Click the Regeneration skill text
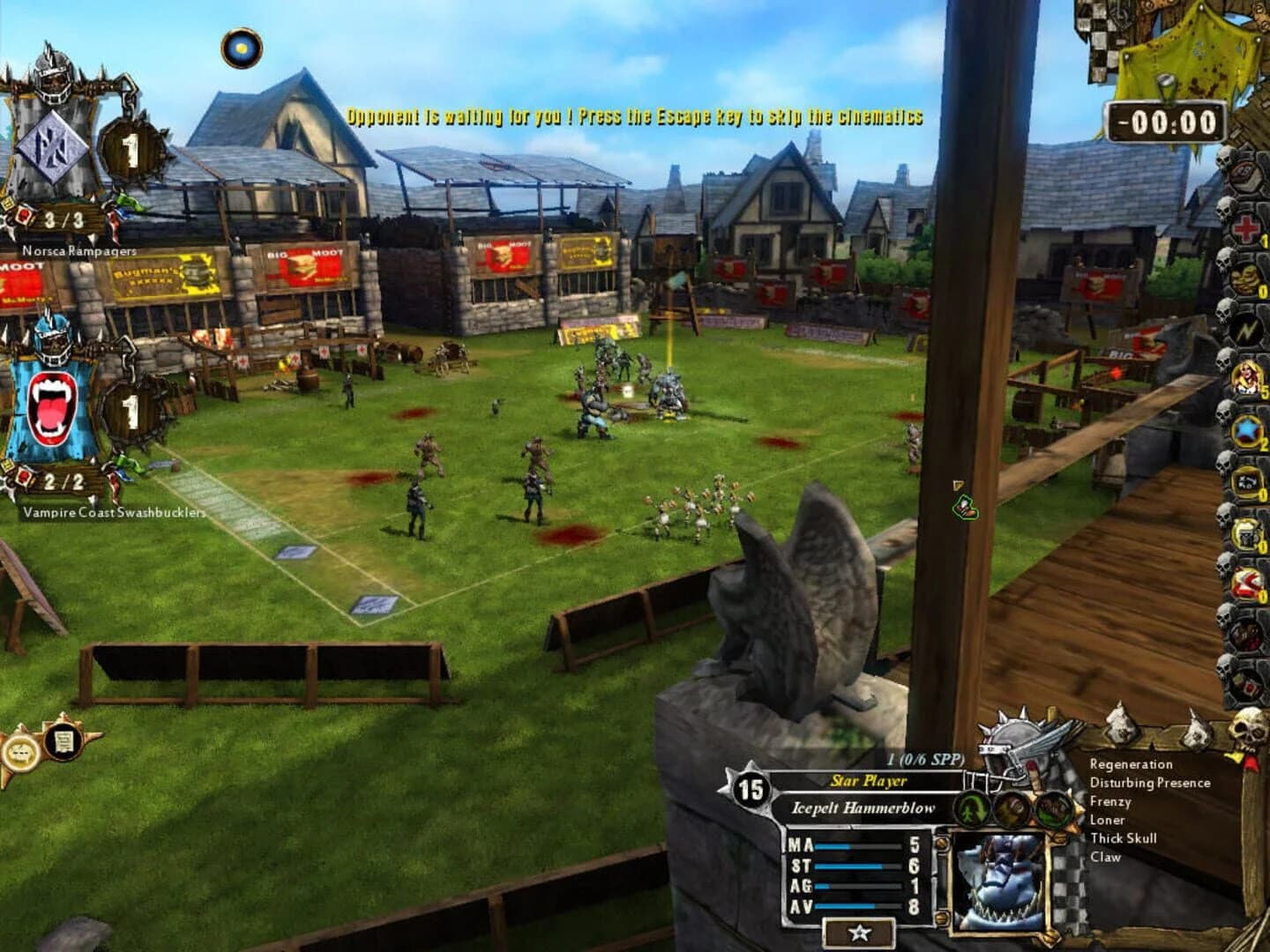 click(1132, 764)
